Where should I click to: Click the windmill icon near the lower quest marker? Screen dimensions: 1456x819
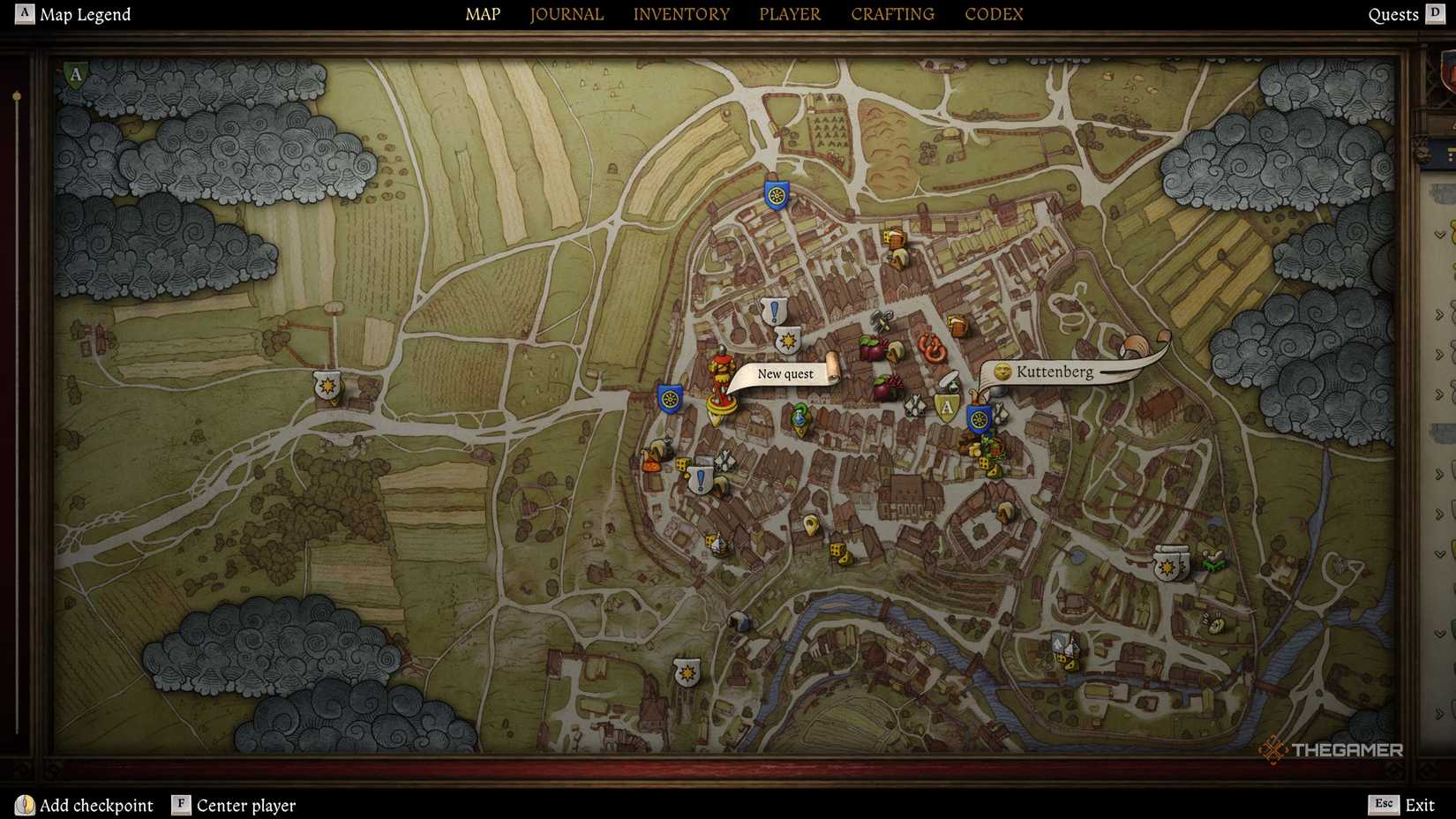pyautogui.click(x=723, y=460)
